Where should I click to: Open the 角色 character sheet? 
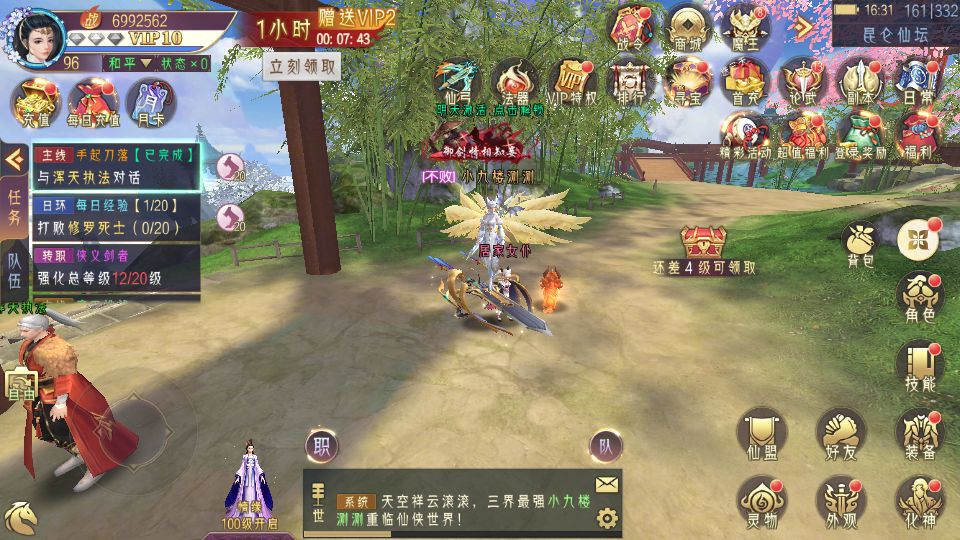click(919, 296)
